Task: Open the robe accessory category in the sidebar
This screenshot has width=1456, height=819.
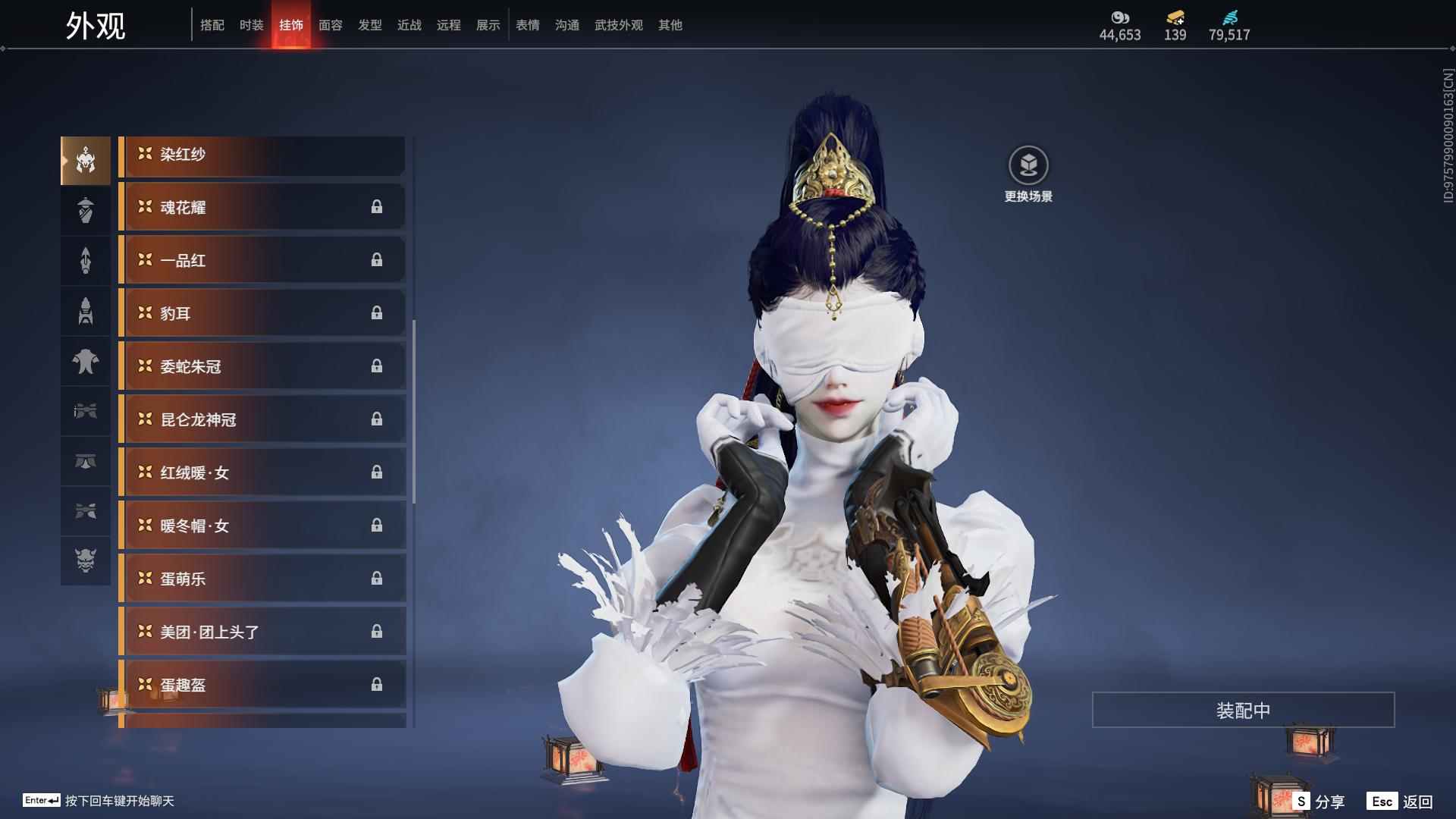Action: click(x=86, y=210)
